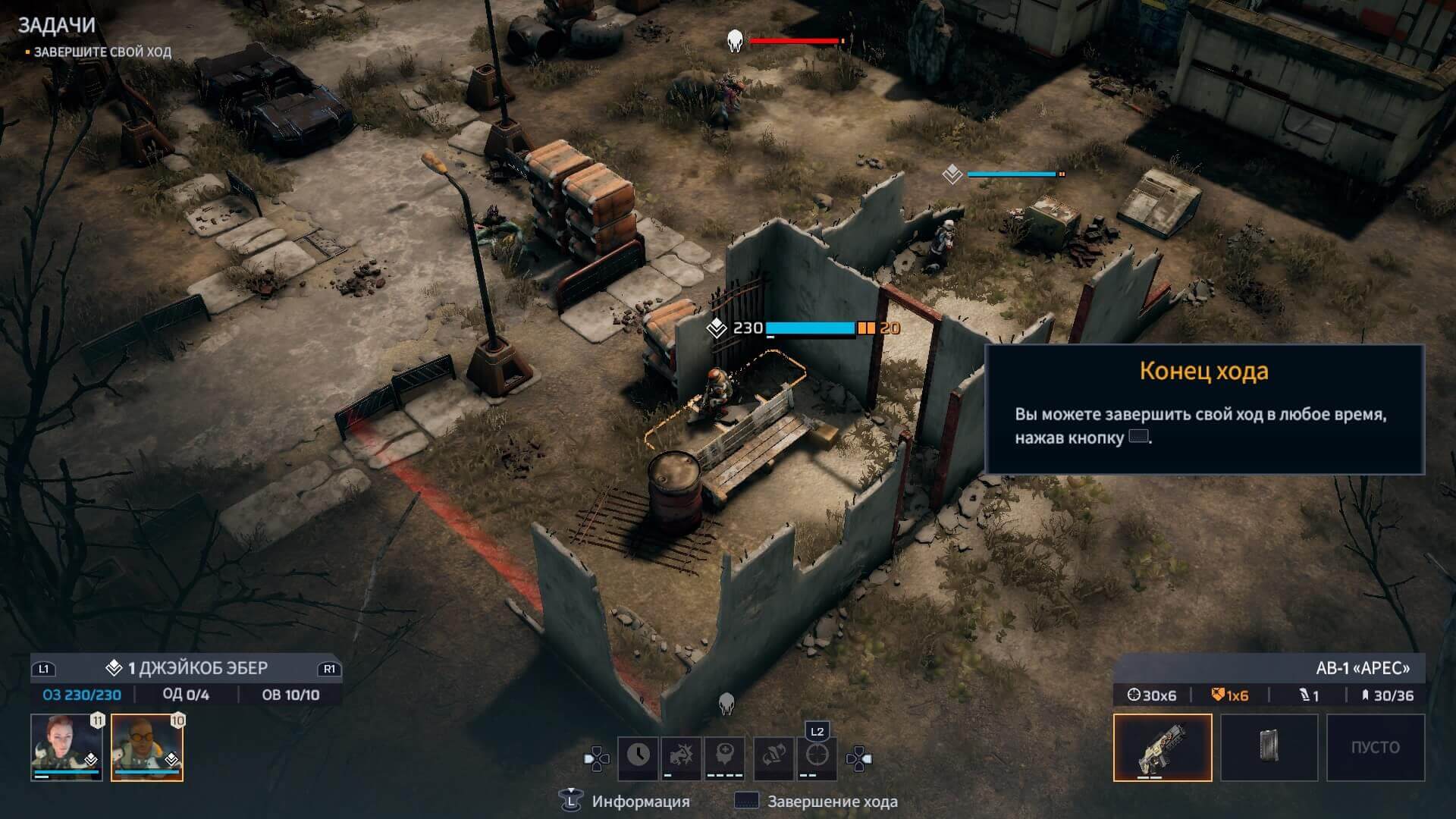This screenshot has width=1456, height=819.
Task: Activate the head with plus ability
Action: [725, 756]
